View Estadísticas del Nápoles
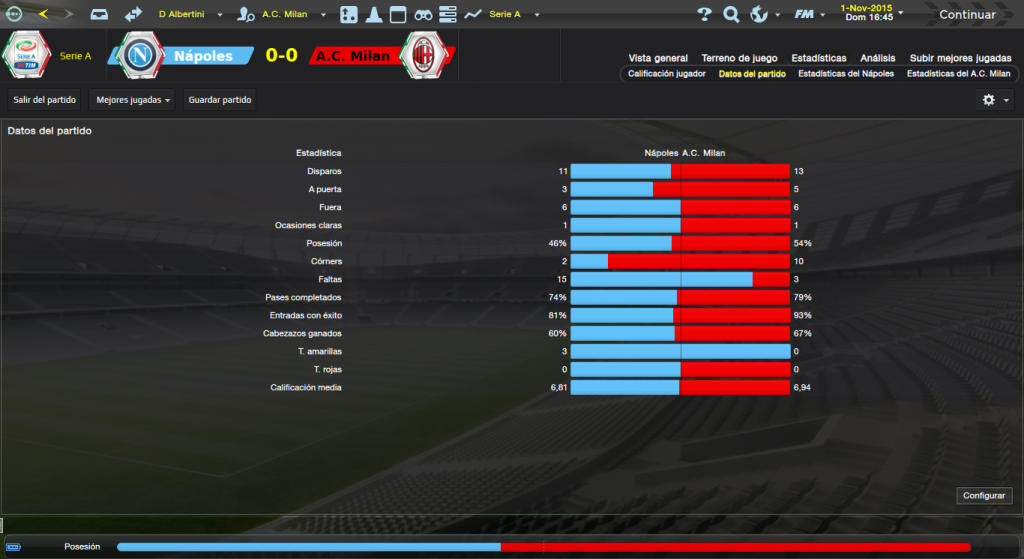The image size is (1024, 559). (846, 74)
